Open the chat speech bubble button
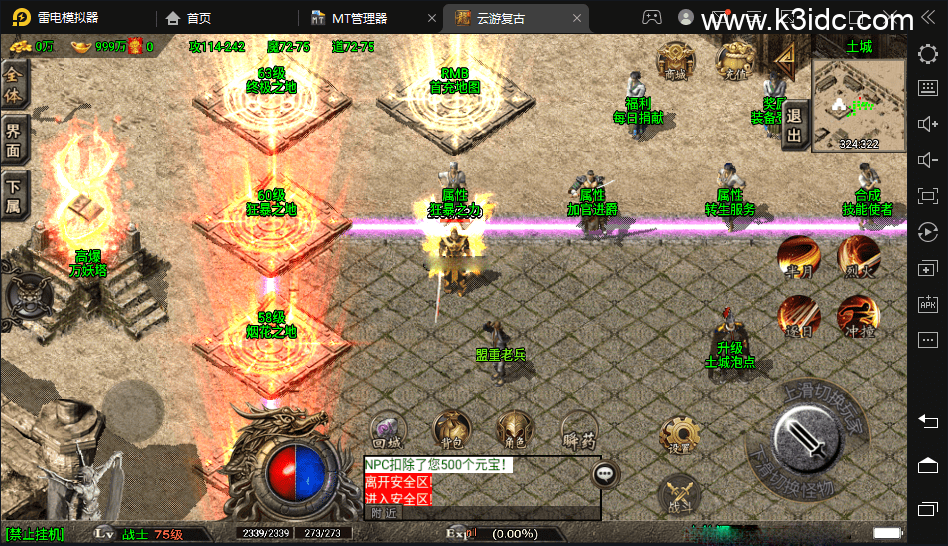 coord(605,474)
